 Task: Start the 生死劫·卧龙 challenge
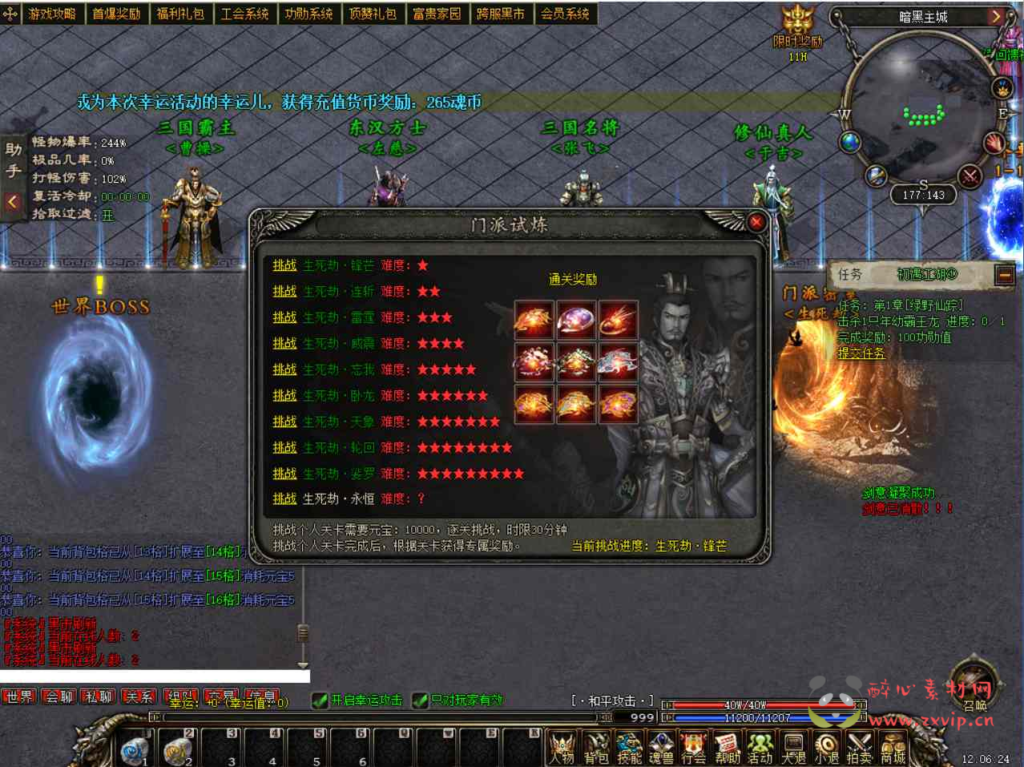pos(285,395)
